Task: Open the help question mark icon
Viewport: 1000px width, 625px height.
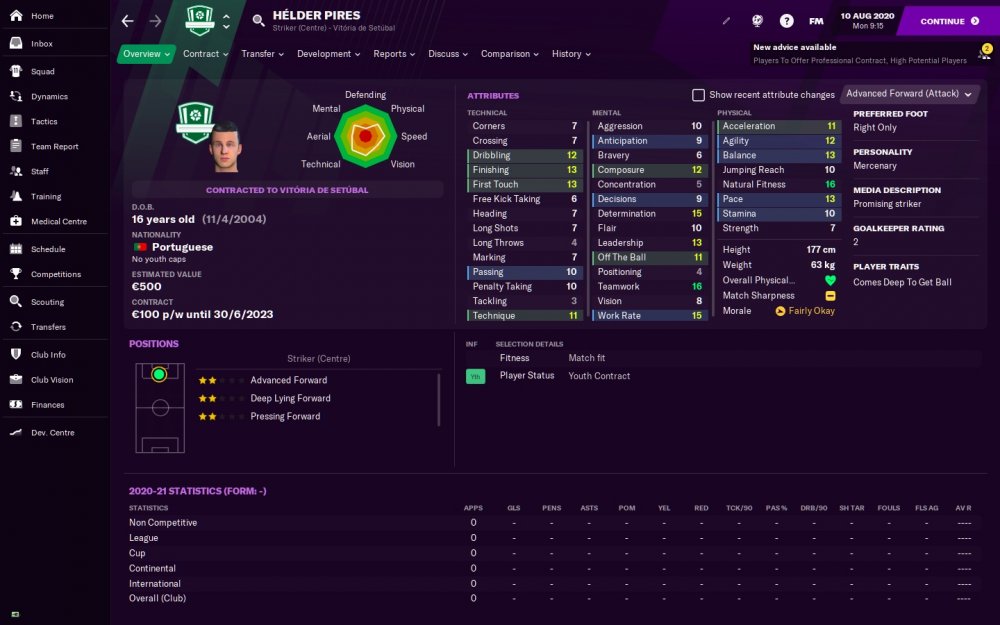Action: pos(787,21)
